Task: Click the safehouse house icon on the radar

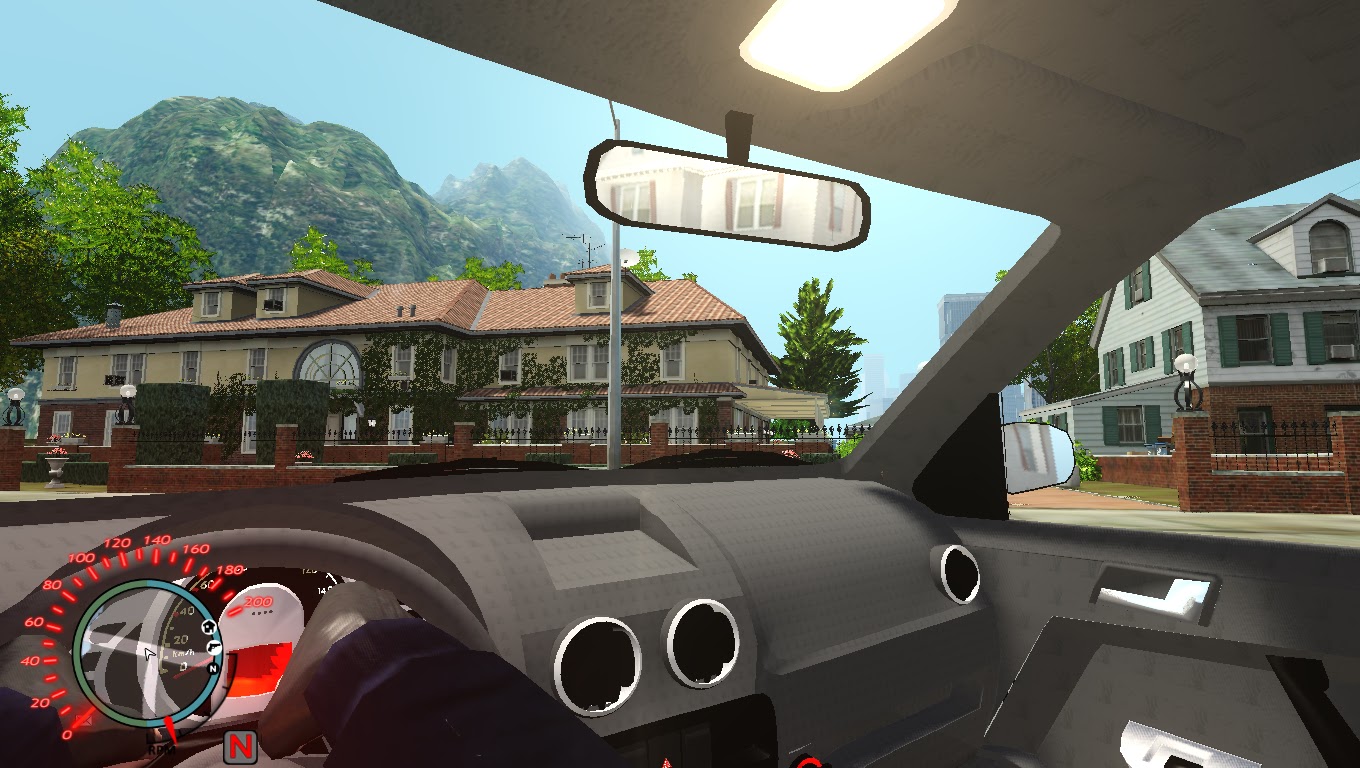Action: pos(208,628)
